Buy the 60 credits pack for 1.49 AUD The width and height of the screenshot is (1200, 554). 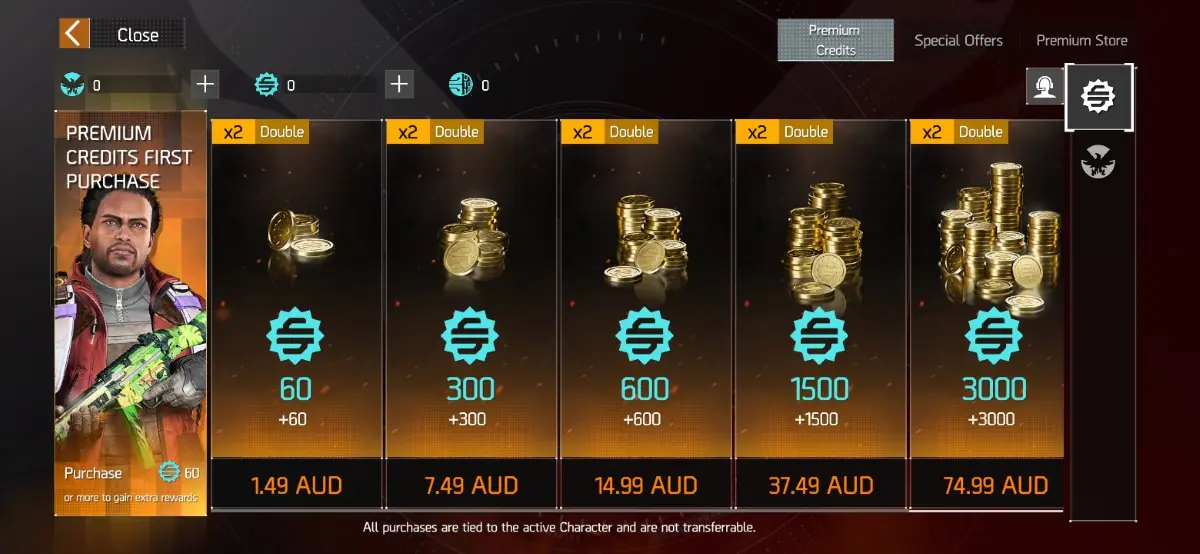[x=297, y=486]
